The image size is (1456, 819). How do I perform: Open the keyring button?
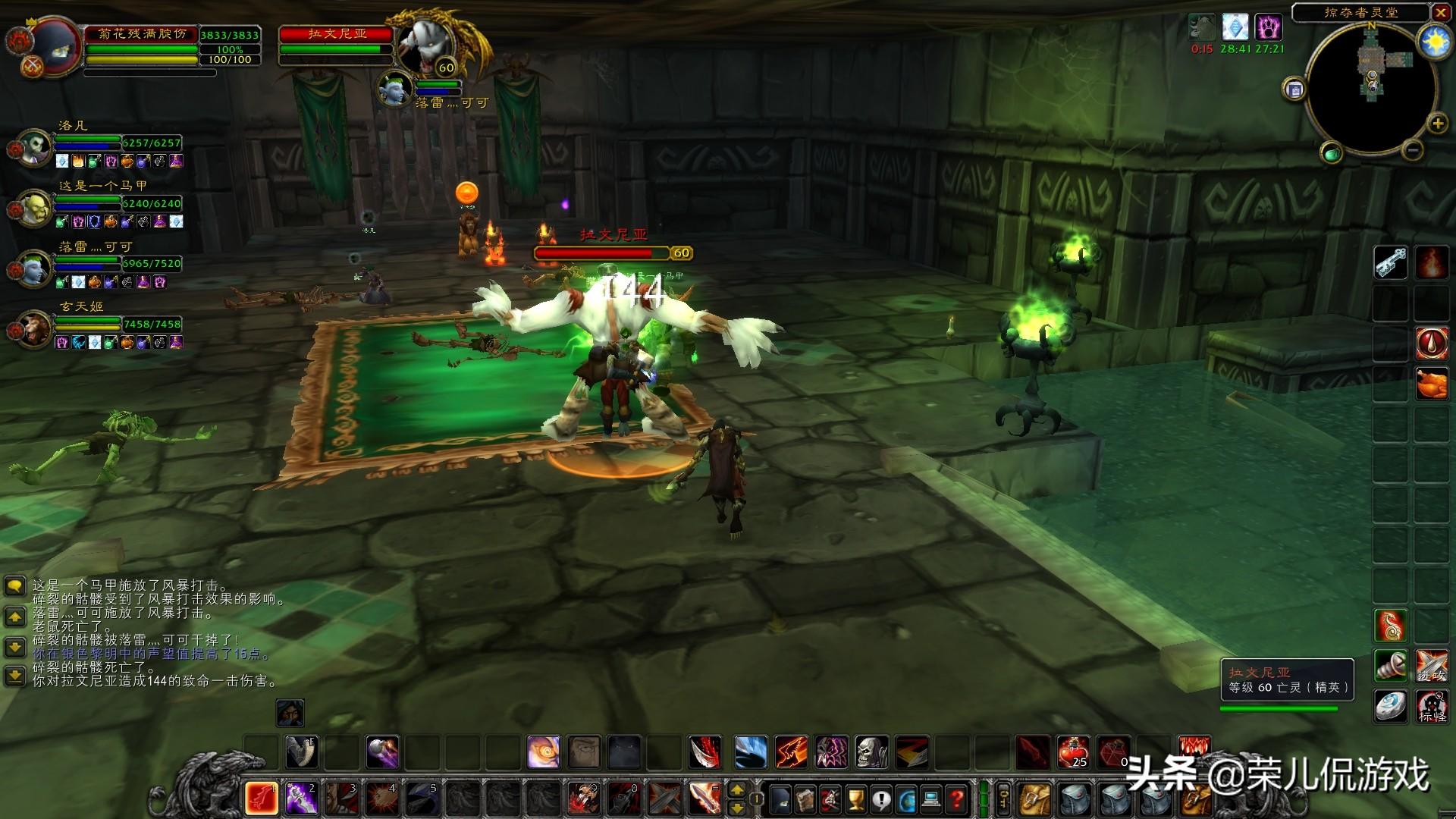[x=1004, y=799]
